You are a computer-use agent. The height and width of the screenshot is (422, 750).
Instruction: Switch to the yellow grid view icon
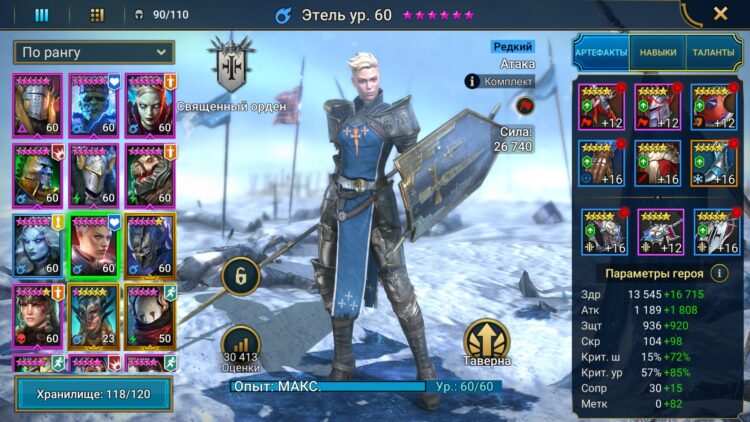[x=97, y=15]
